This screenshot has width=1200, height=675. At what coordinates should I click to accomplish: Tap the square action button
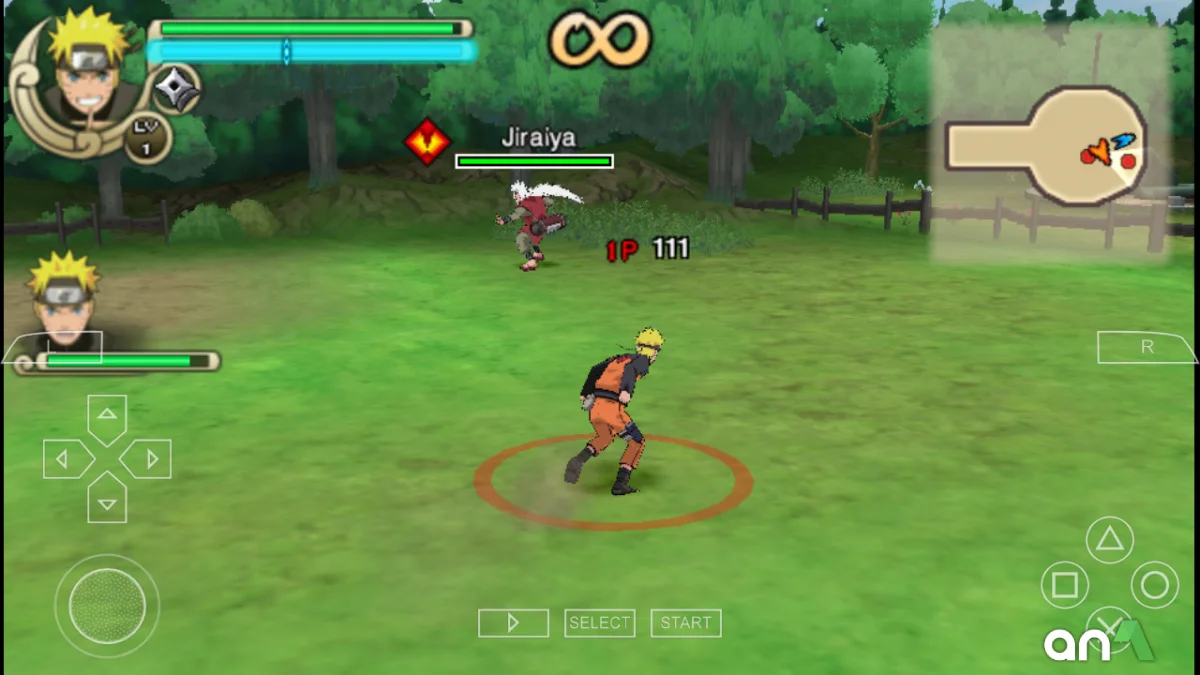pos(1064,585)
